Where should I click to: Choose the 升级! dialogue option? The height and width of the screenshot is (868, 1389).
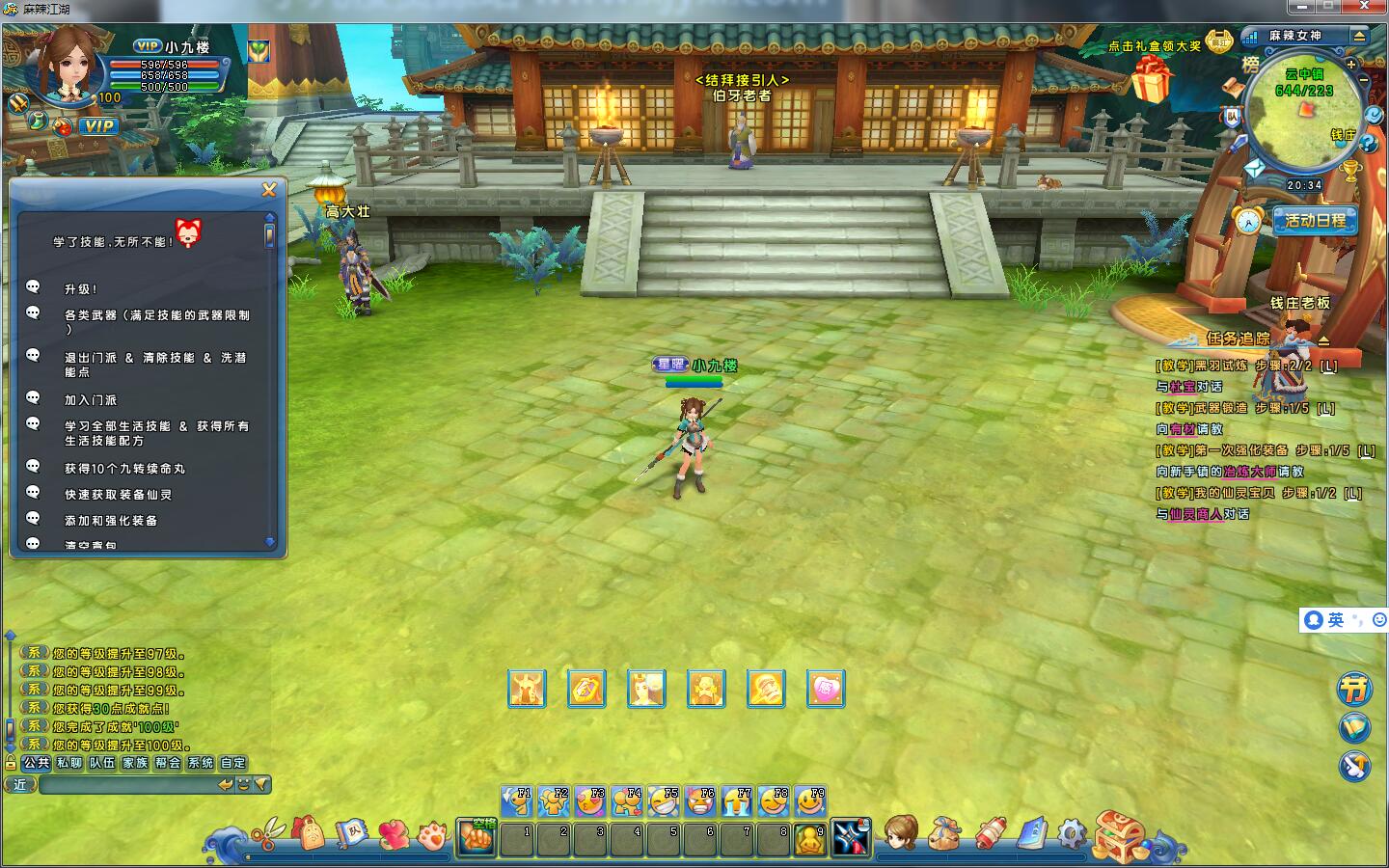click(x=81, y=289)
